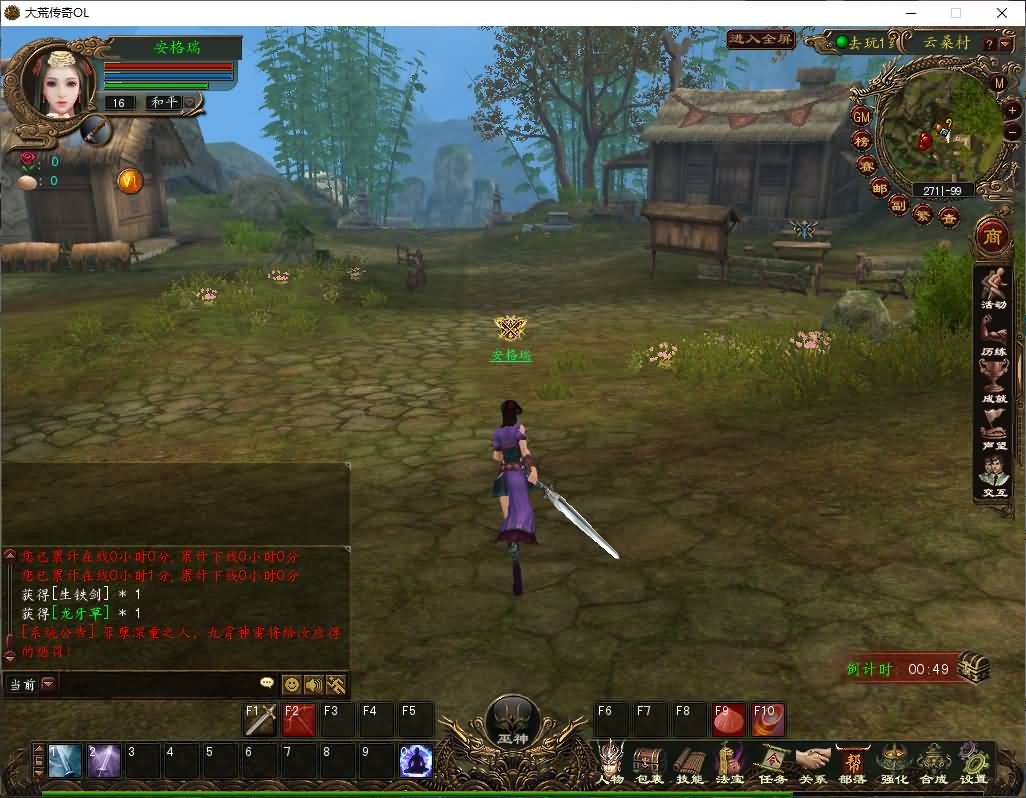1026x798 pixels.
Task: Use the F1 sword skill slot
Action: (x=261, y=719)
